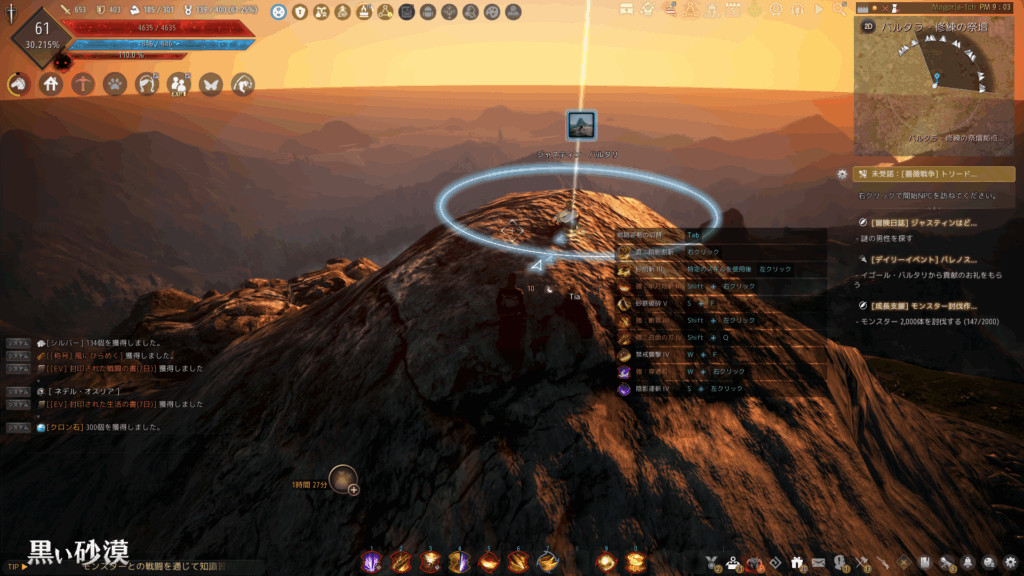Activate the purple skill in hotbar slot 1

tap(371, 561)
